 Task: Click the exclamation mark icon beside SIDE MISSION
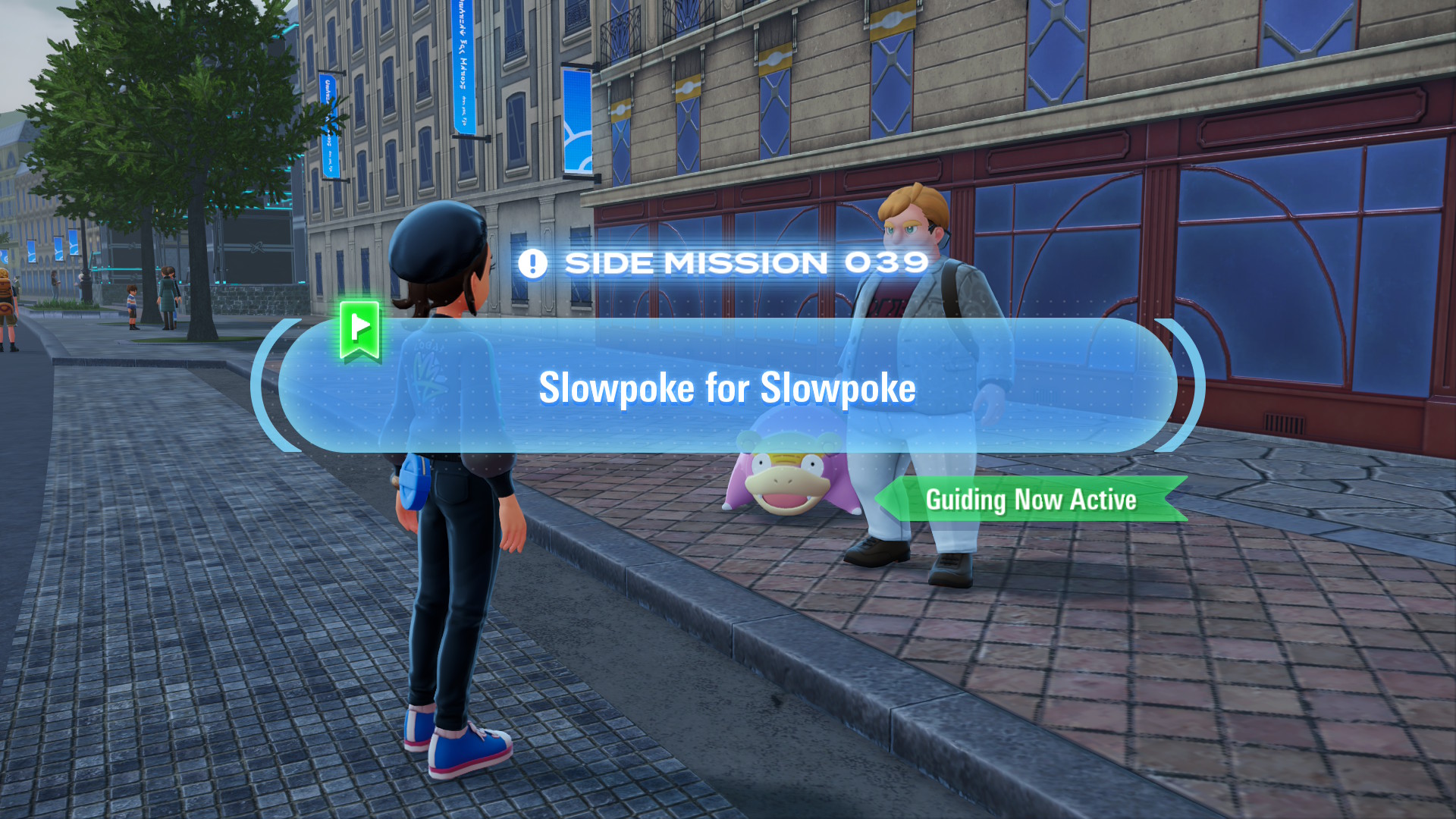point(534,262)
